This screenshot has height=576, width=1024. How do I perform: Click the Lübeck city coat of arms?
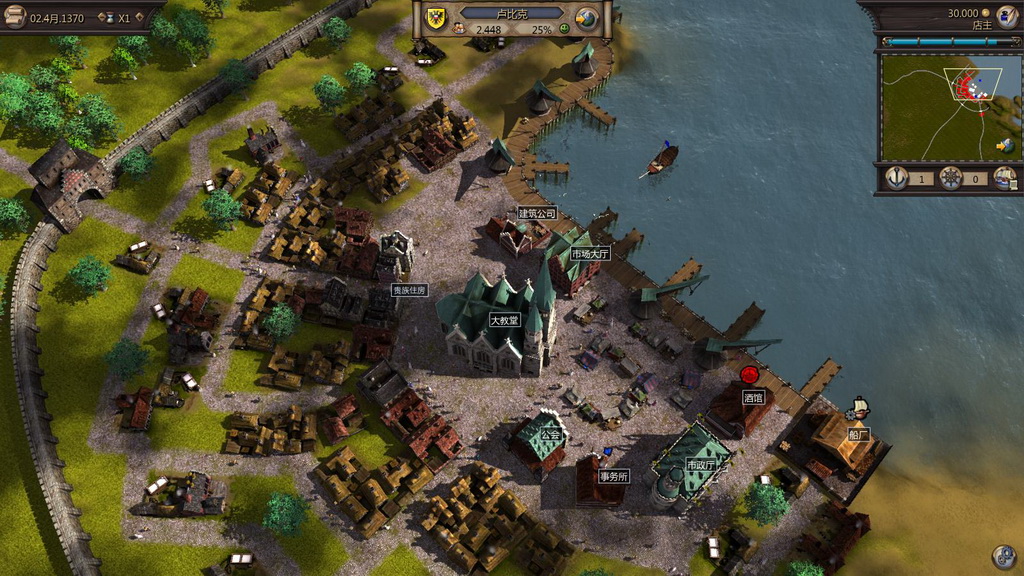point(438,16)
